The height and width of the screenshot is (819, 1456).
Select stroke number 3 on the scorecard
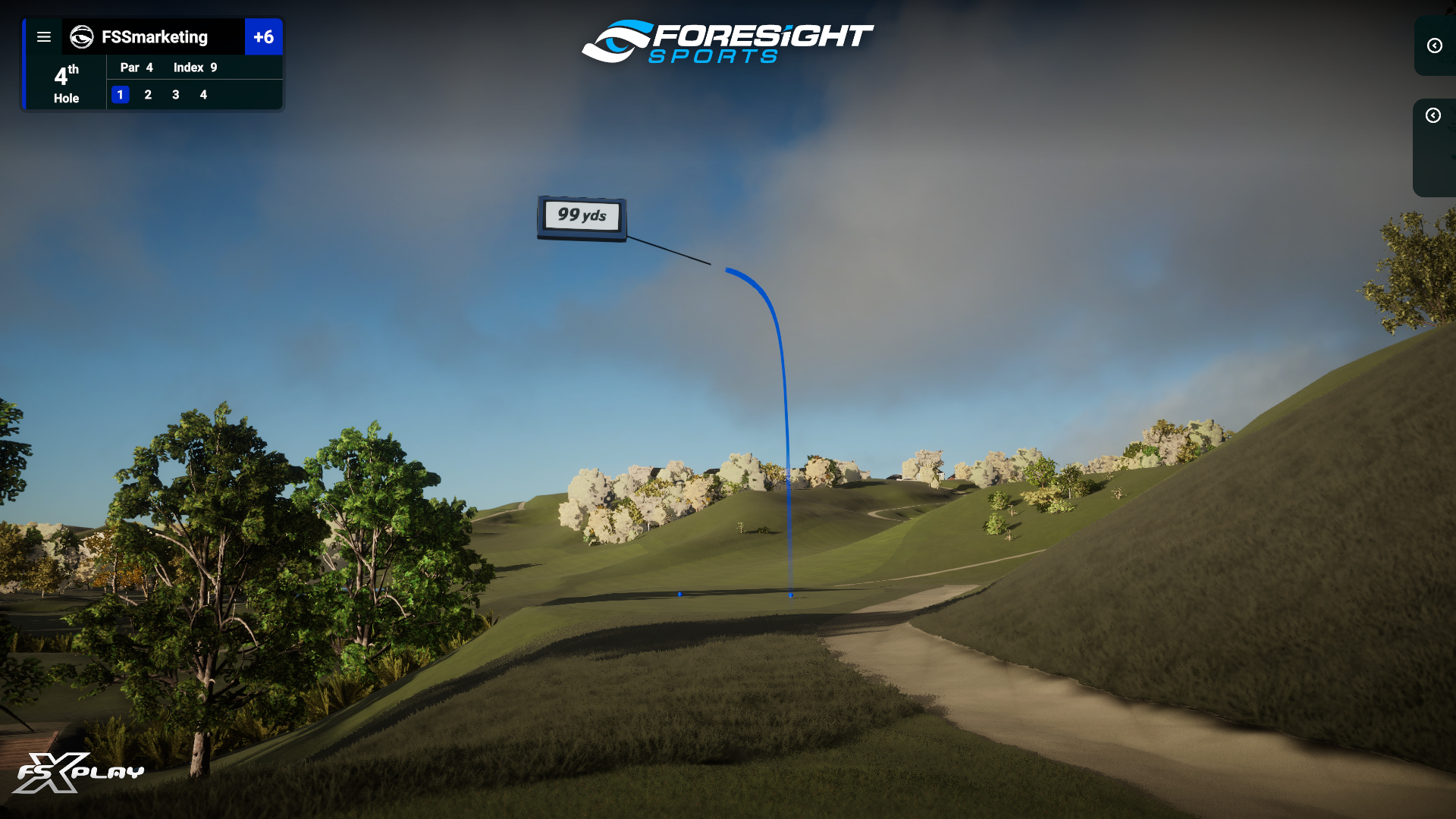[x=176, y=95]
